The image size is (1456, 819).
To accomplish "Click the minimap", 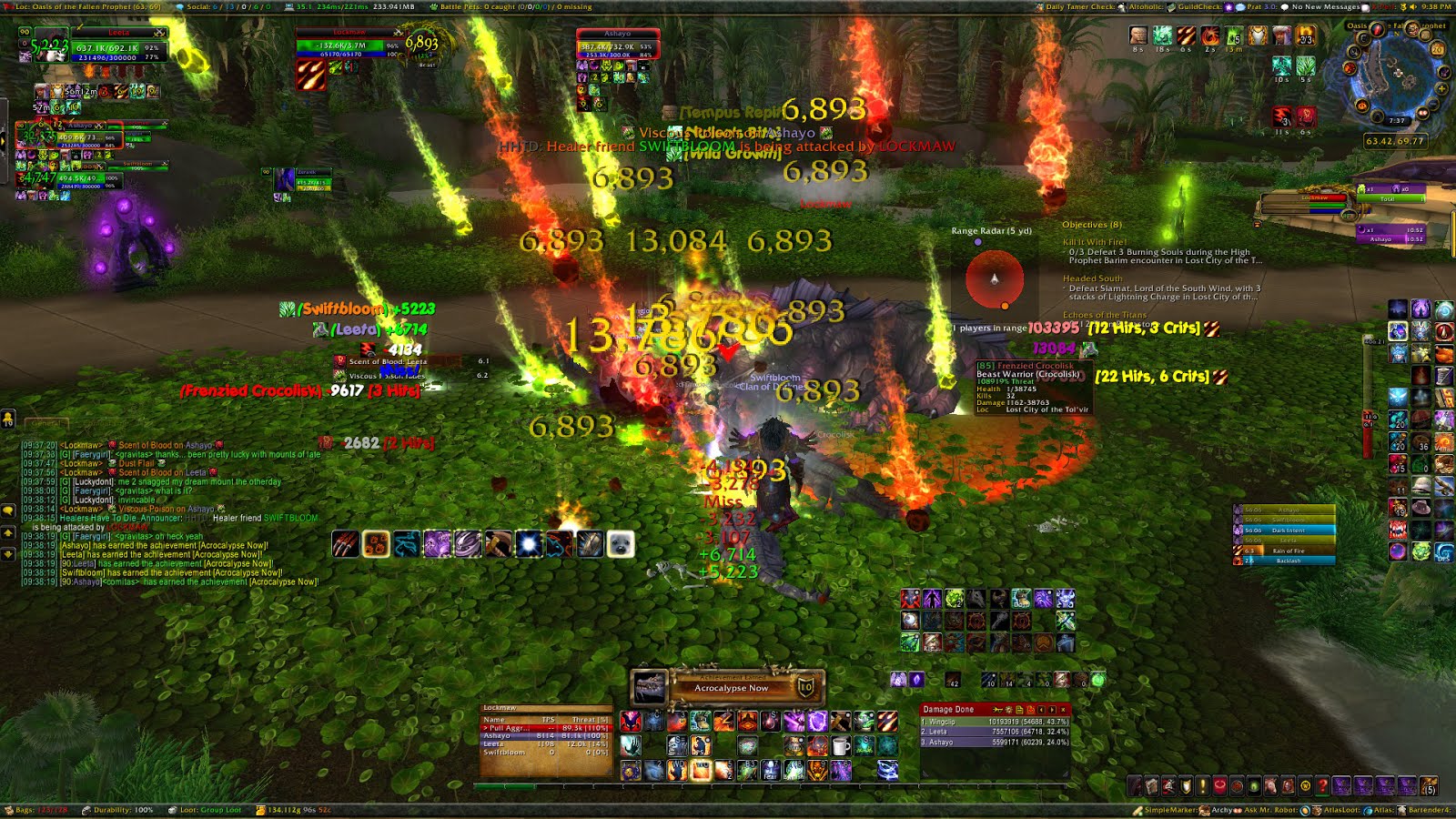I will [1397, 77].
